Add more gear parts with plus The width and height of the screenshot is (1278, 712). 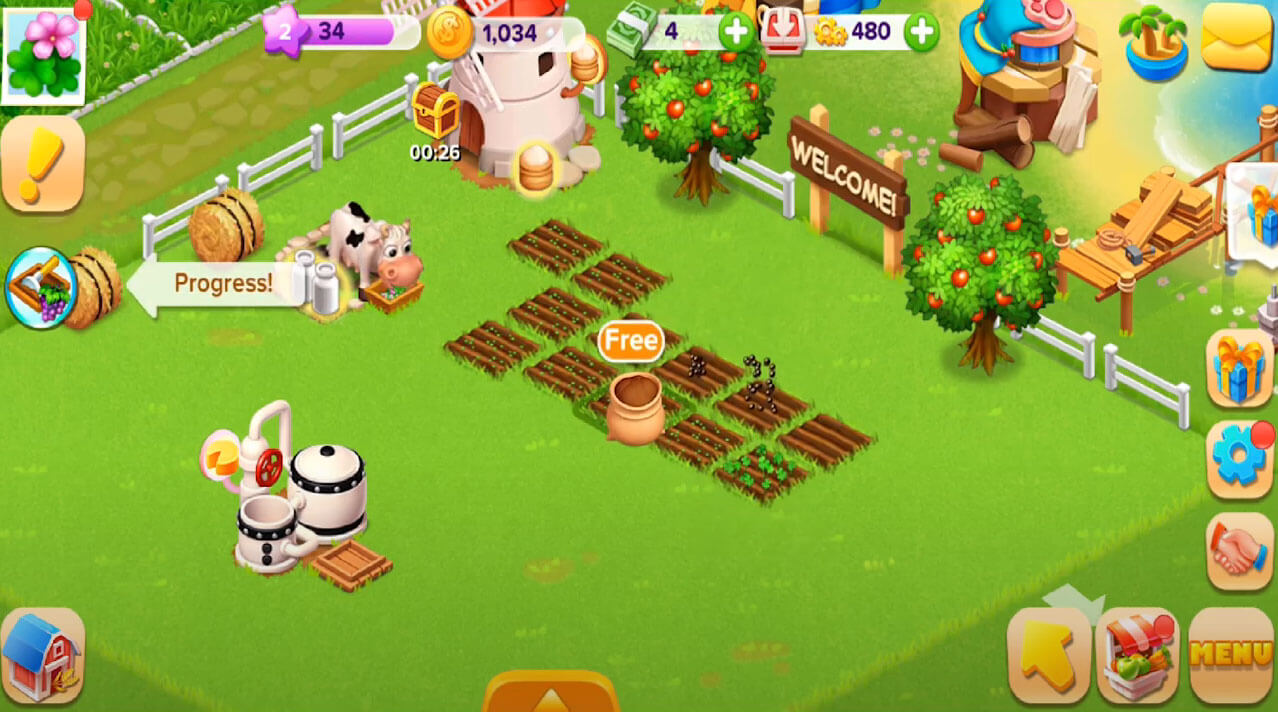pos(921,32)
